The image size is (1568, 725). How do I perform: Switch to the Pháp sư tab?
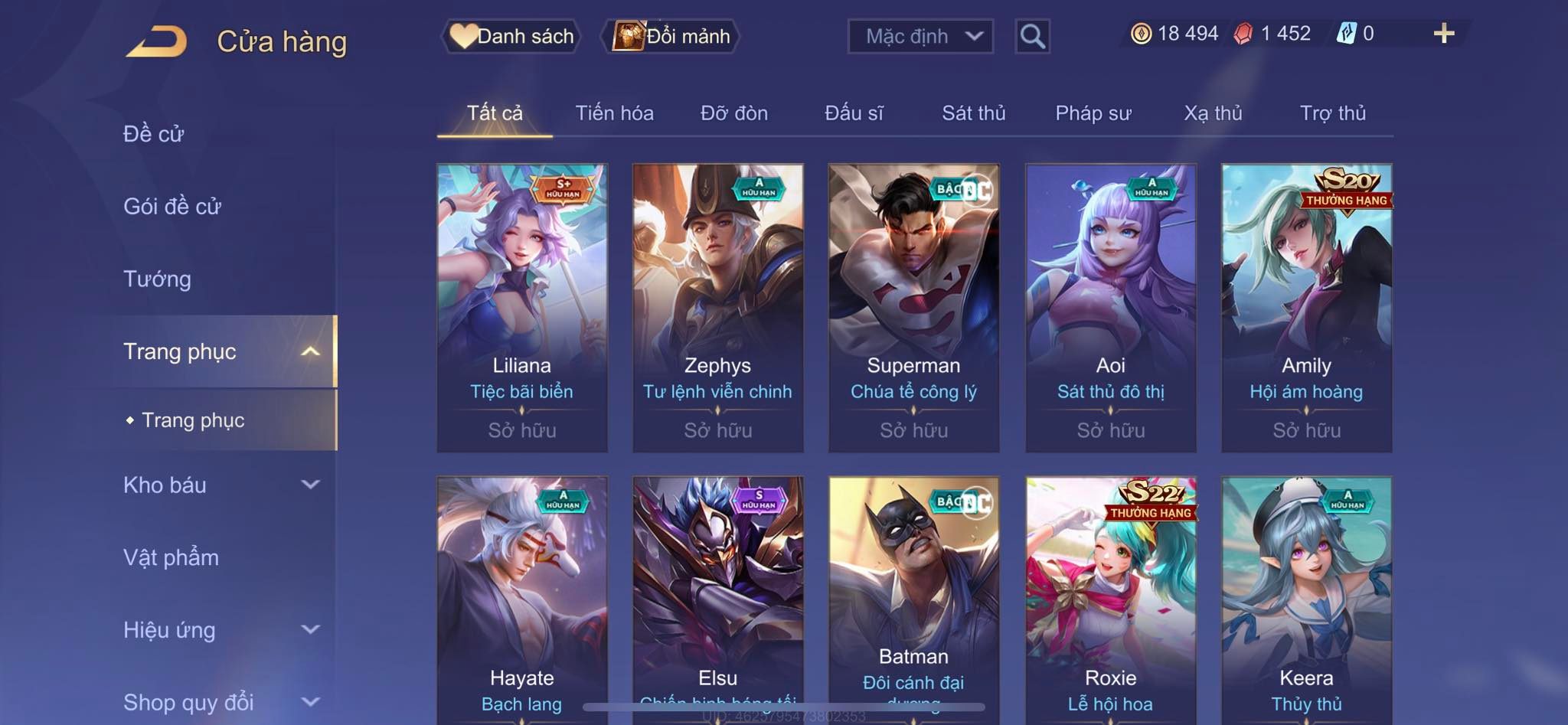pyautogui.click(x=1093, y=113)
